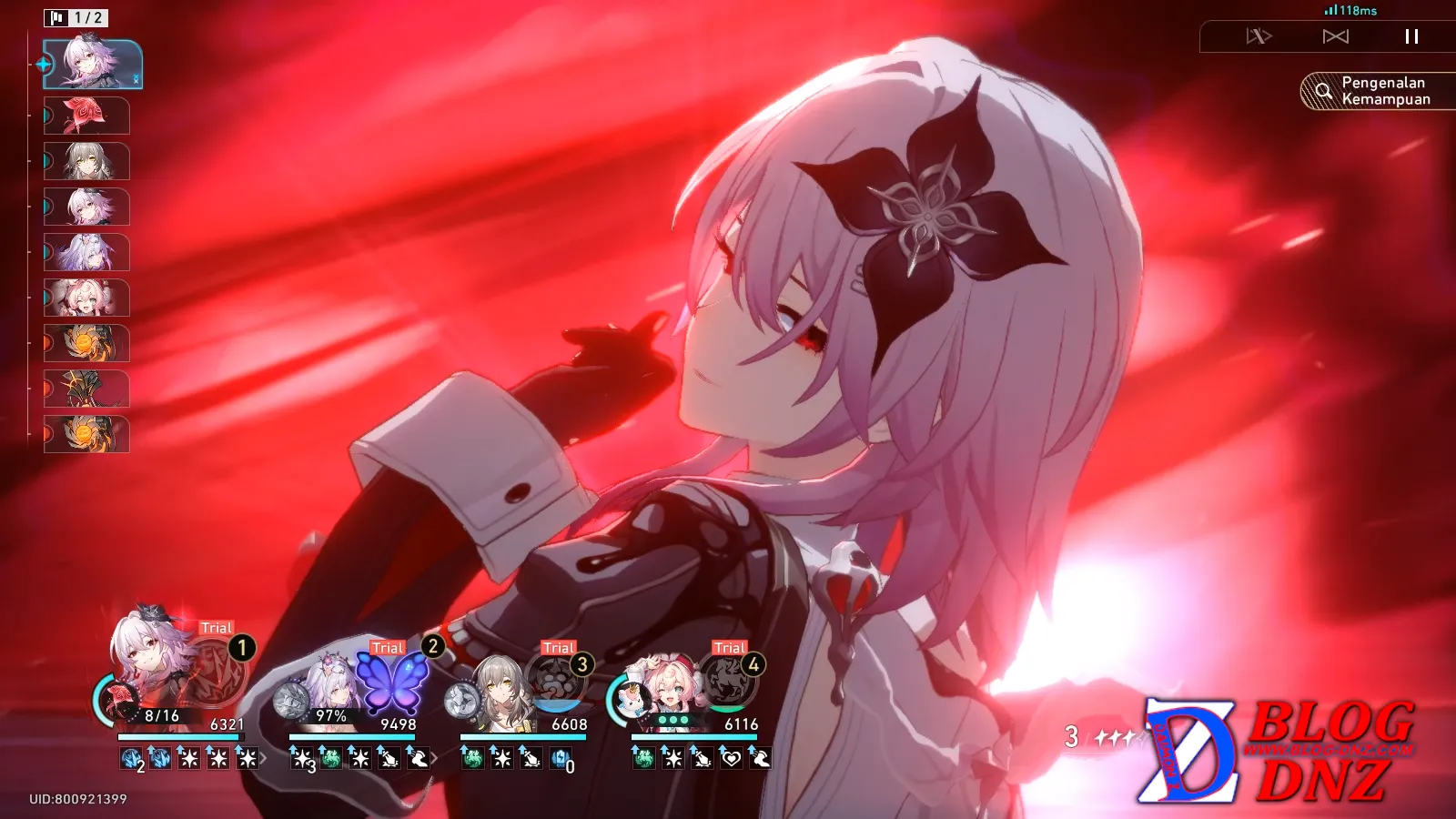Select the gray-haired character in turn order

point(86,161)
